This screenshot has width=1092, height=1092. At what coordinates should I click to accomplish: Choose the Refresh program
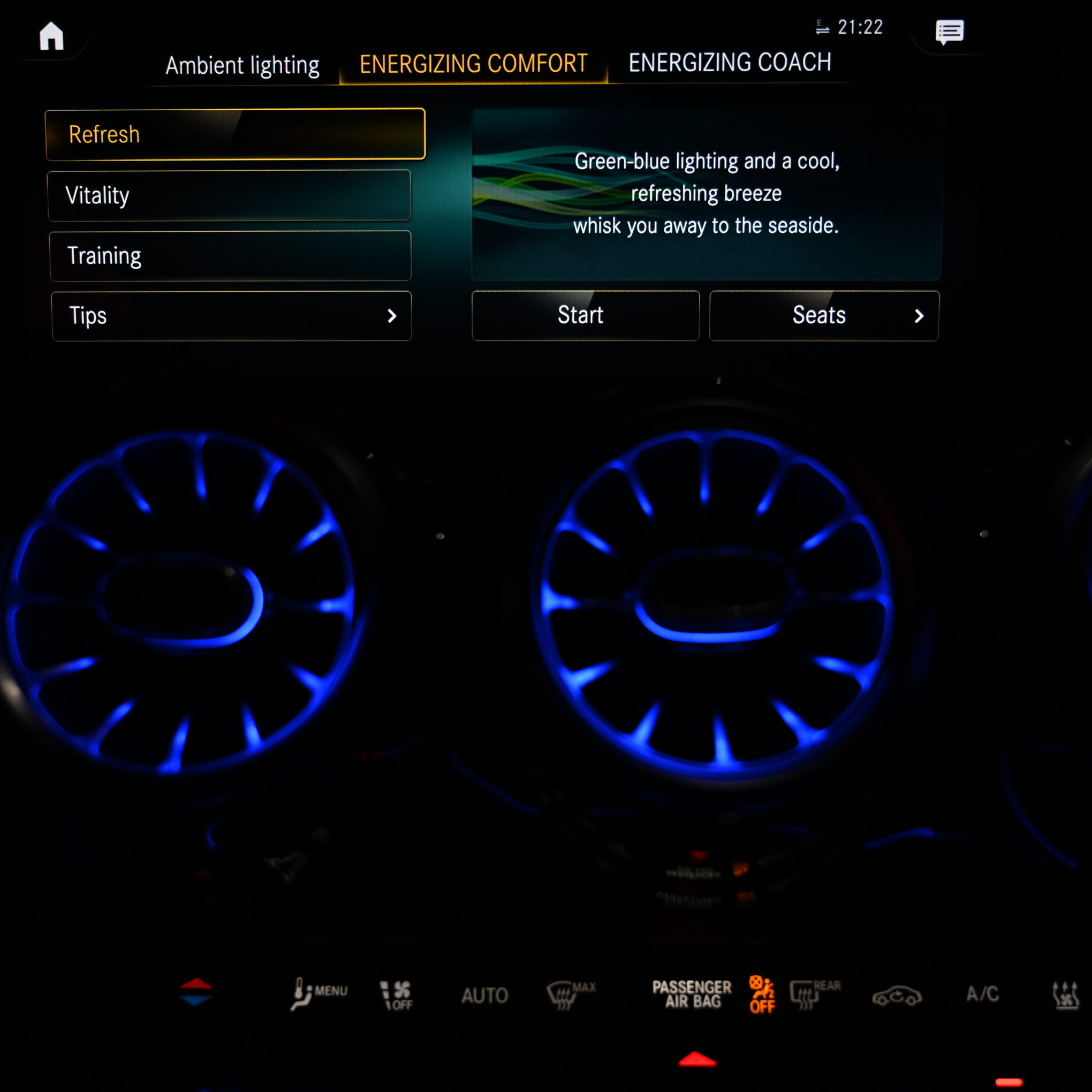[235, 134]
